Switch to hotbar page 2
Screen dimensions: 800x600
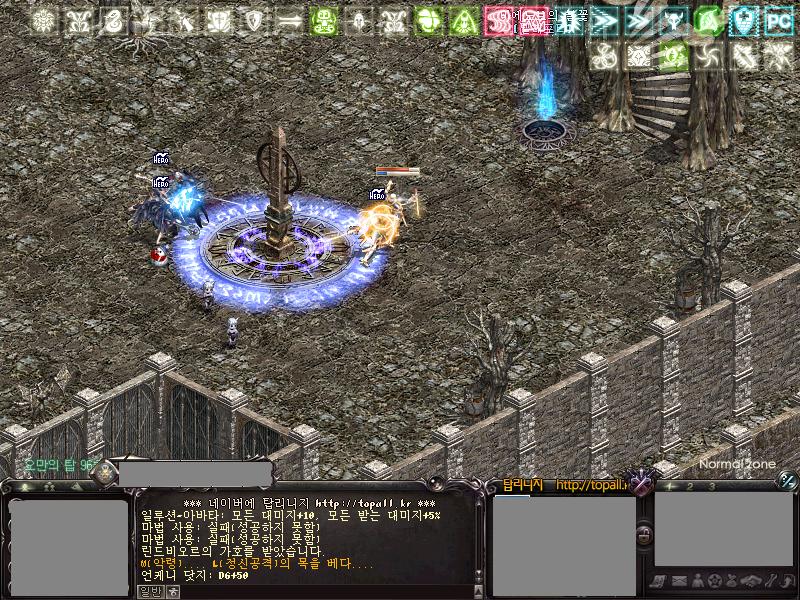point(690,486)
